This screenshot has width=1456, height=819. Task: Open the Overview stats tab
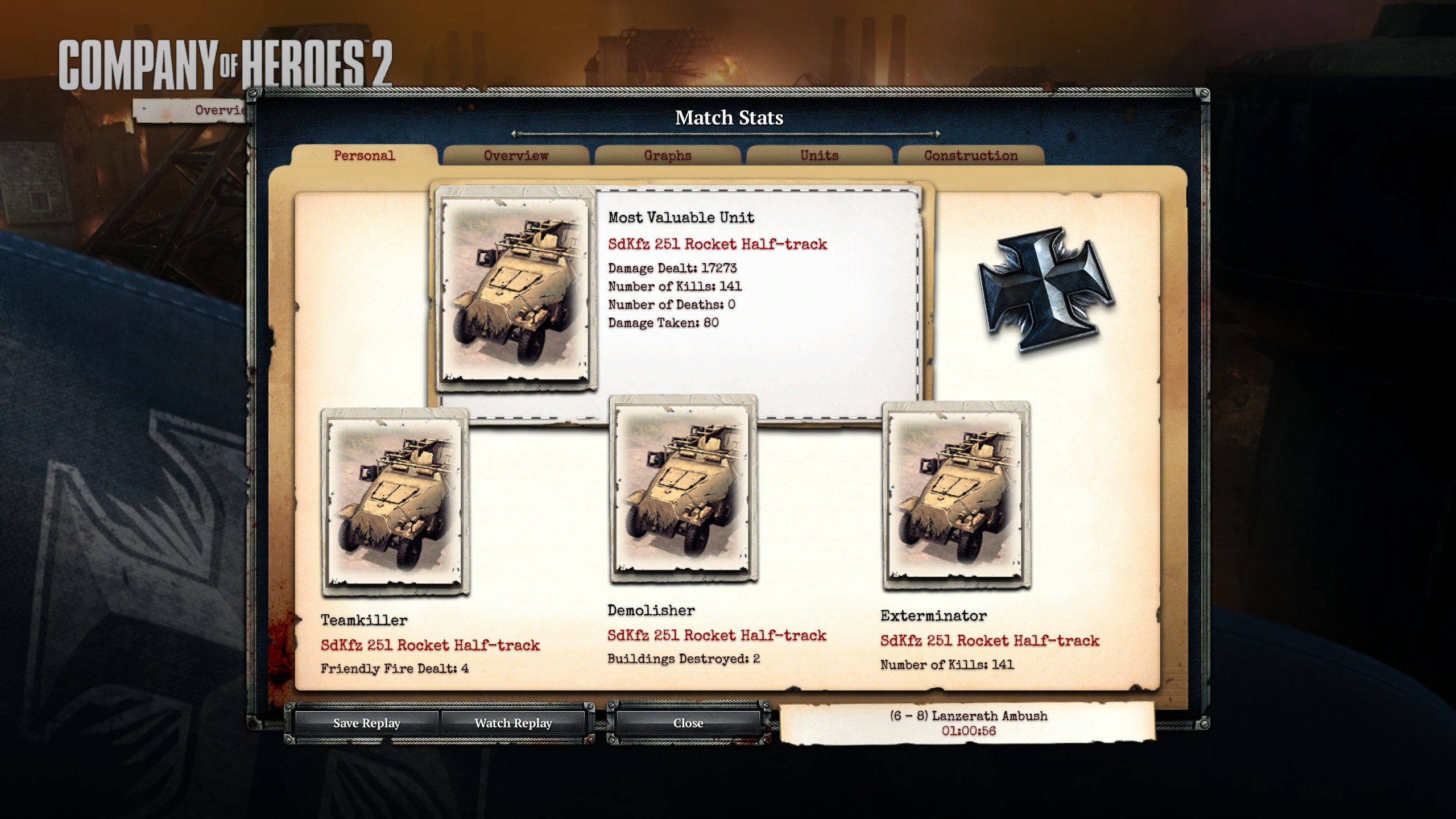[x=516, y=155]
